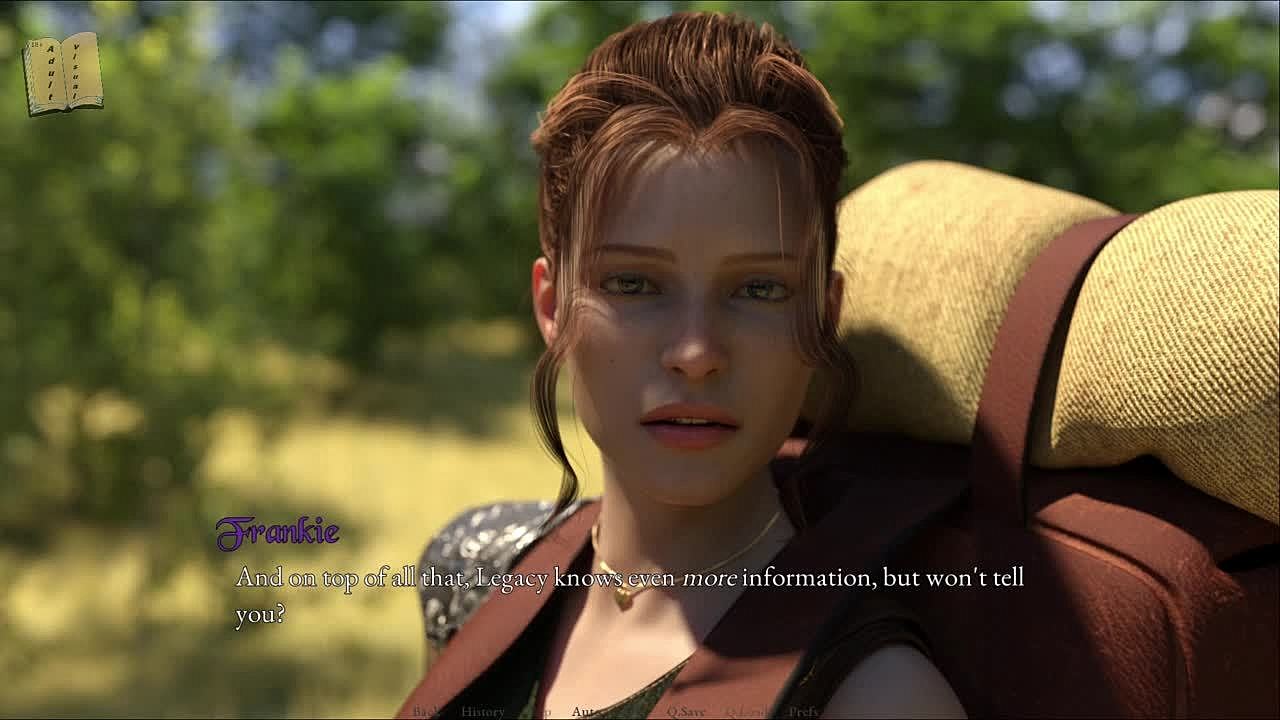
Task: Open the Prefs menu
Action: 803,712
